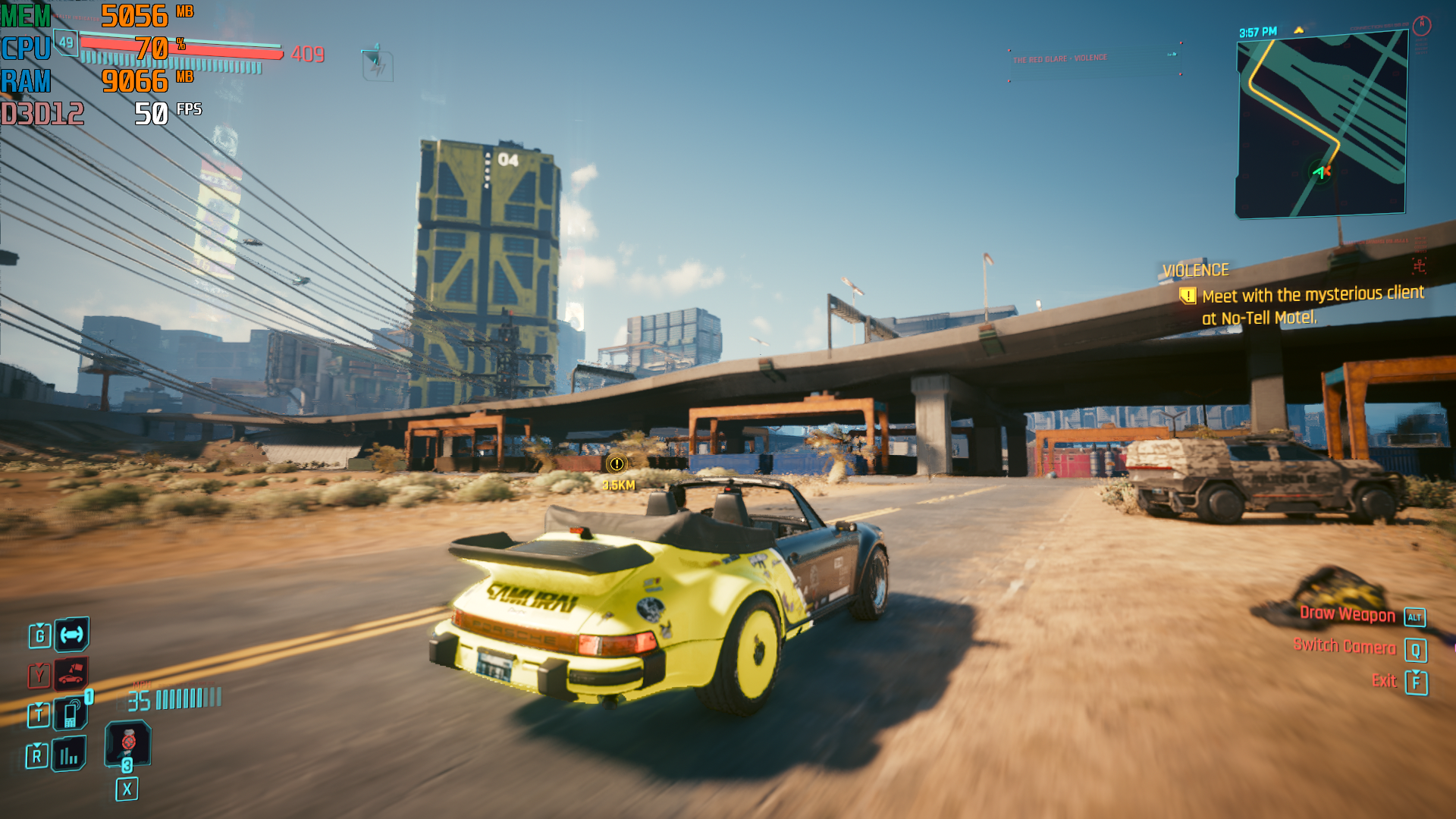The width and height of the screenshot is (1456, 819).
Task: Choose the Switch Camera action
Action: click(1345, 647)
